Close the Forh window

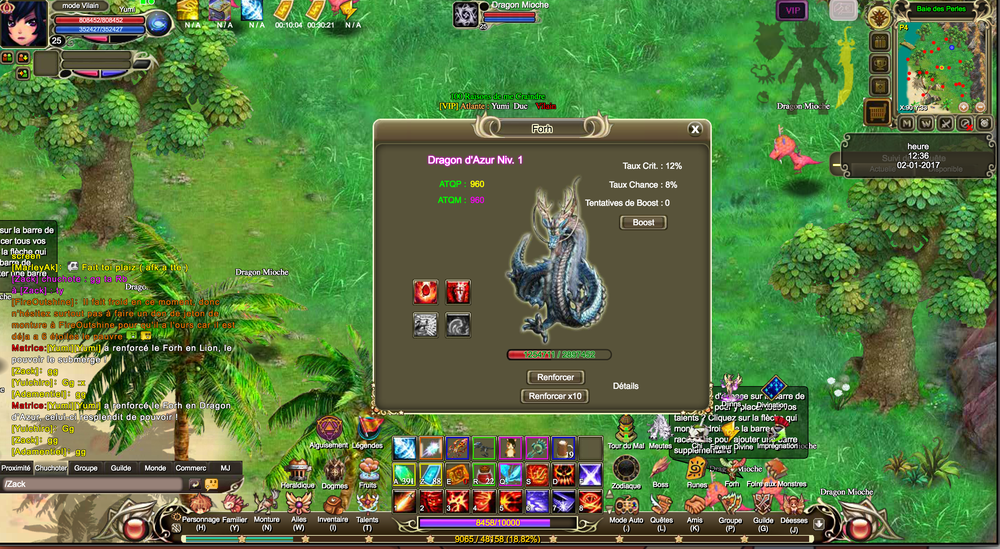(x=695, y=129)
